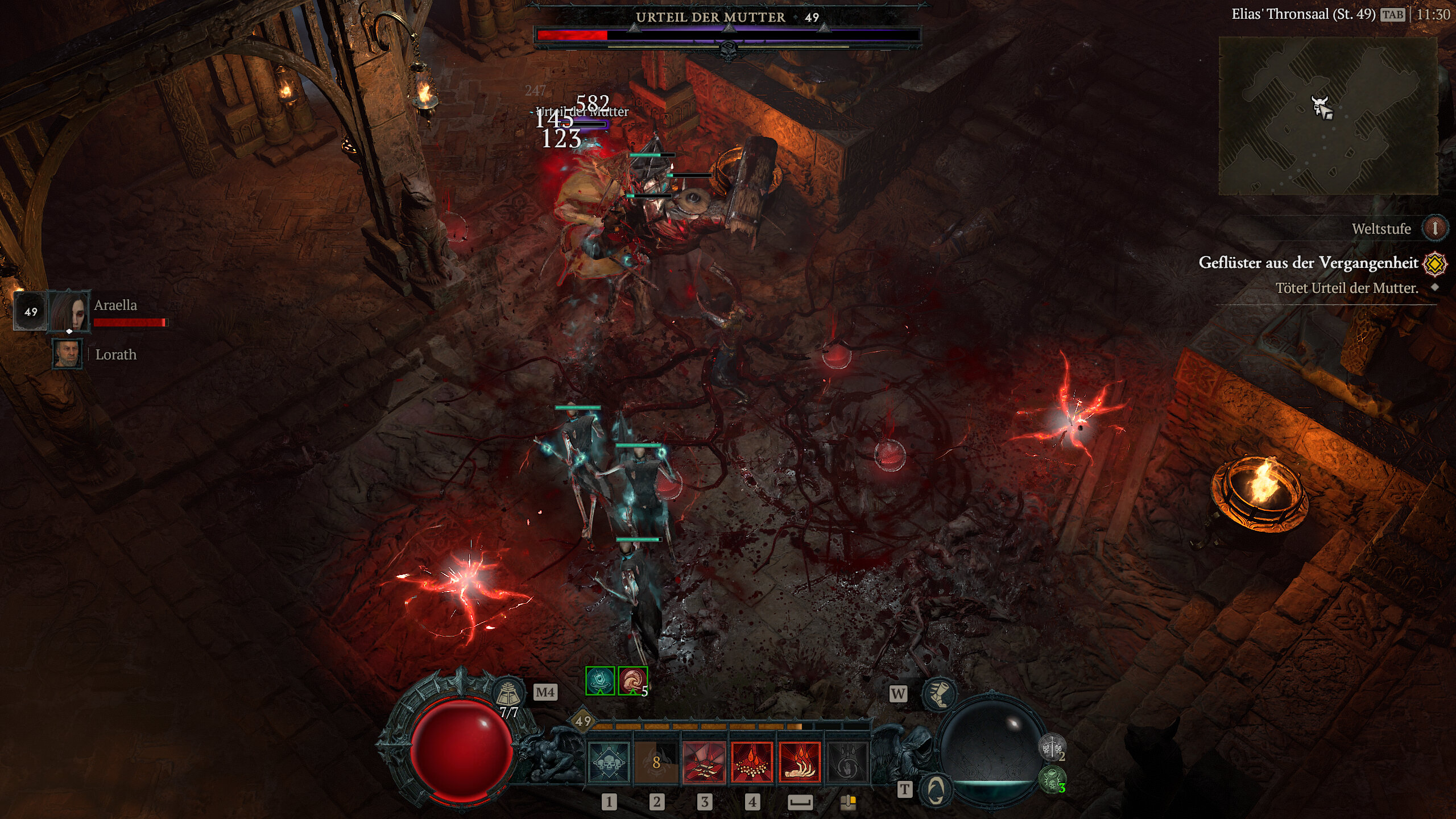Click the Weltstufe world tier icon
Image resolution: width=1456 pixels, height=819 pixels.
pos(1434,229)
